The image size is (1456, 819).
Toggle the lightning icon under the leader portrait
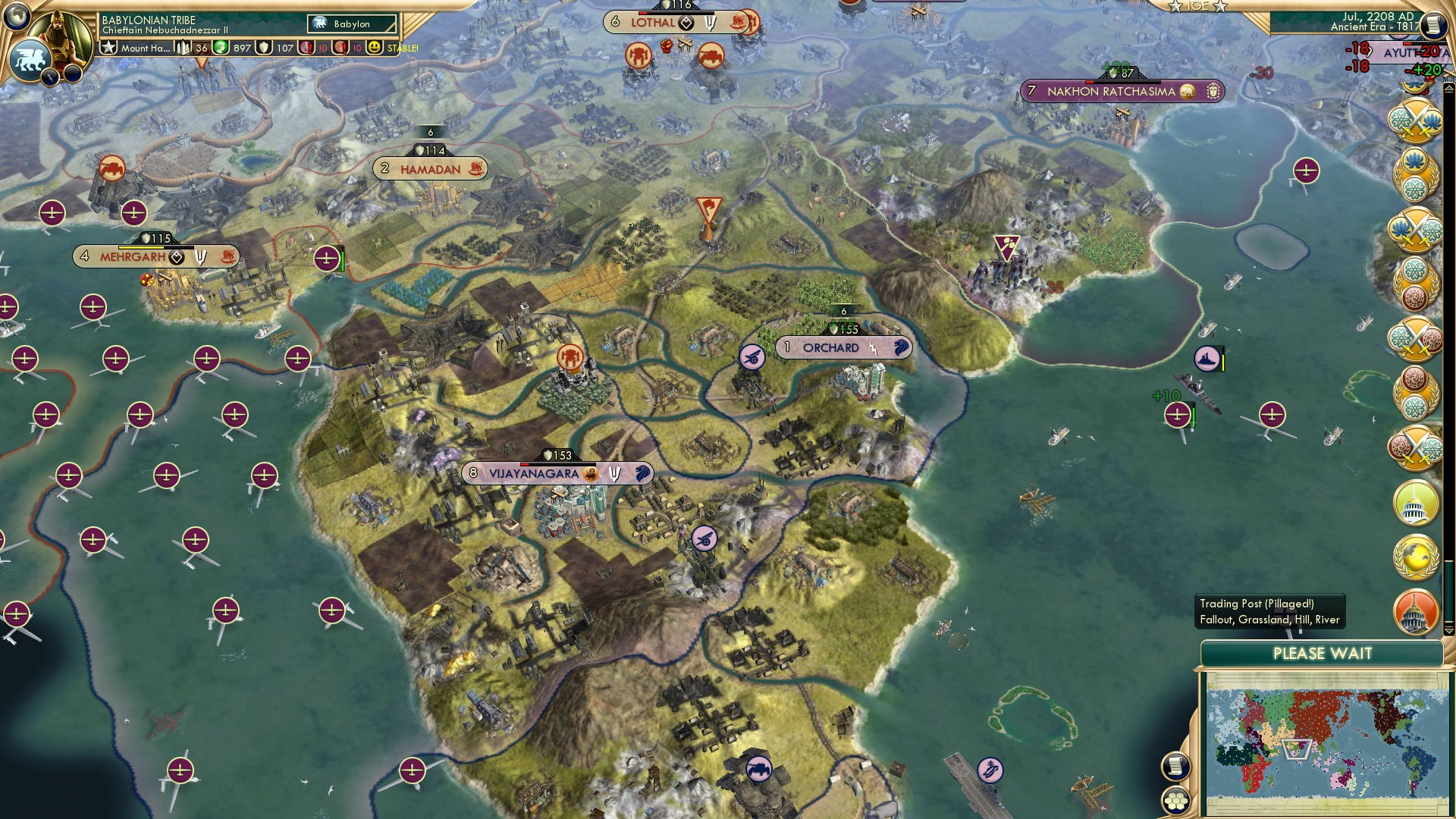point(50,76)
